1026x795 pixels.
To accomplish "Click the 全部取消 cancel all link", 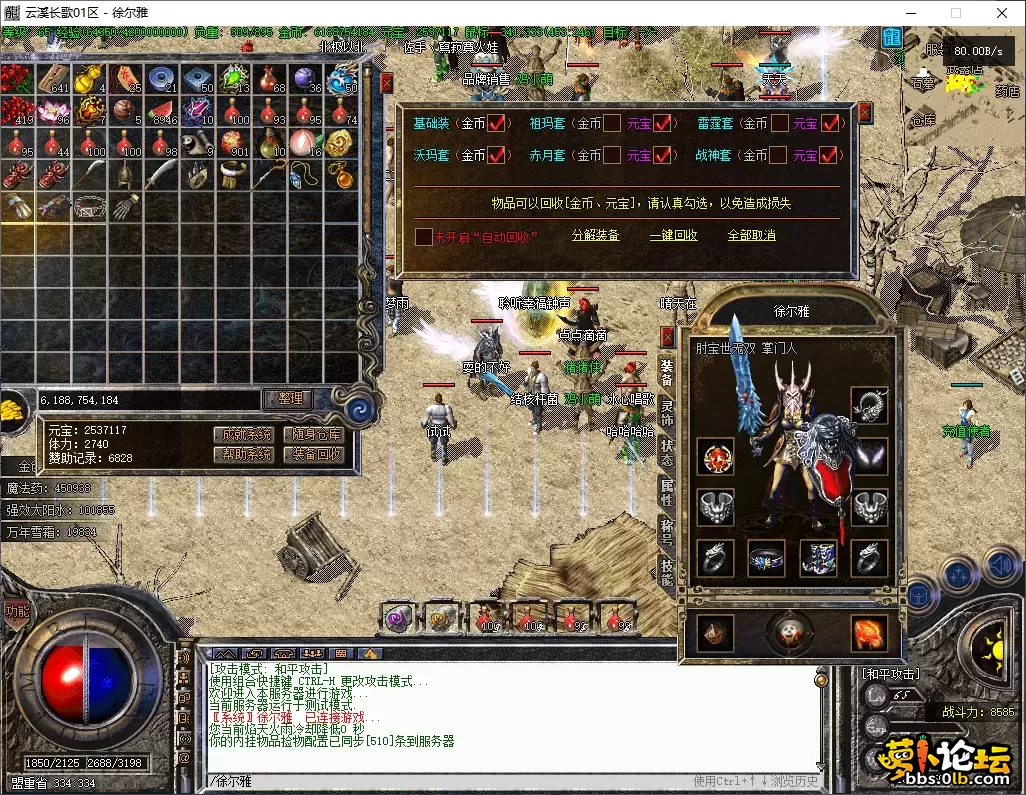I will coord(751,236).
